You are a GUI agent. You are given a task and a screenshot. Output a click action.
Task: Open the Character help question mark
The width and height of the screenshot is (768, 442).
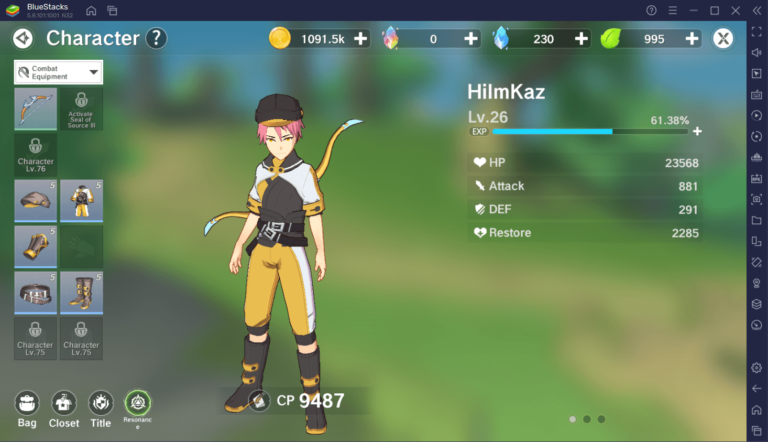pyautogui.click(x=155, y=39)
